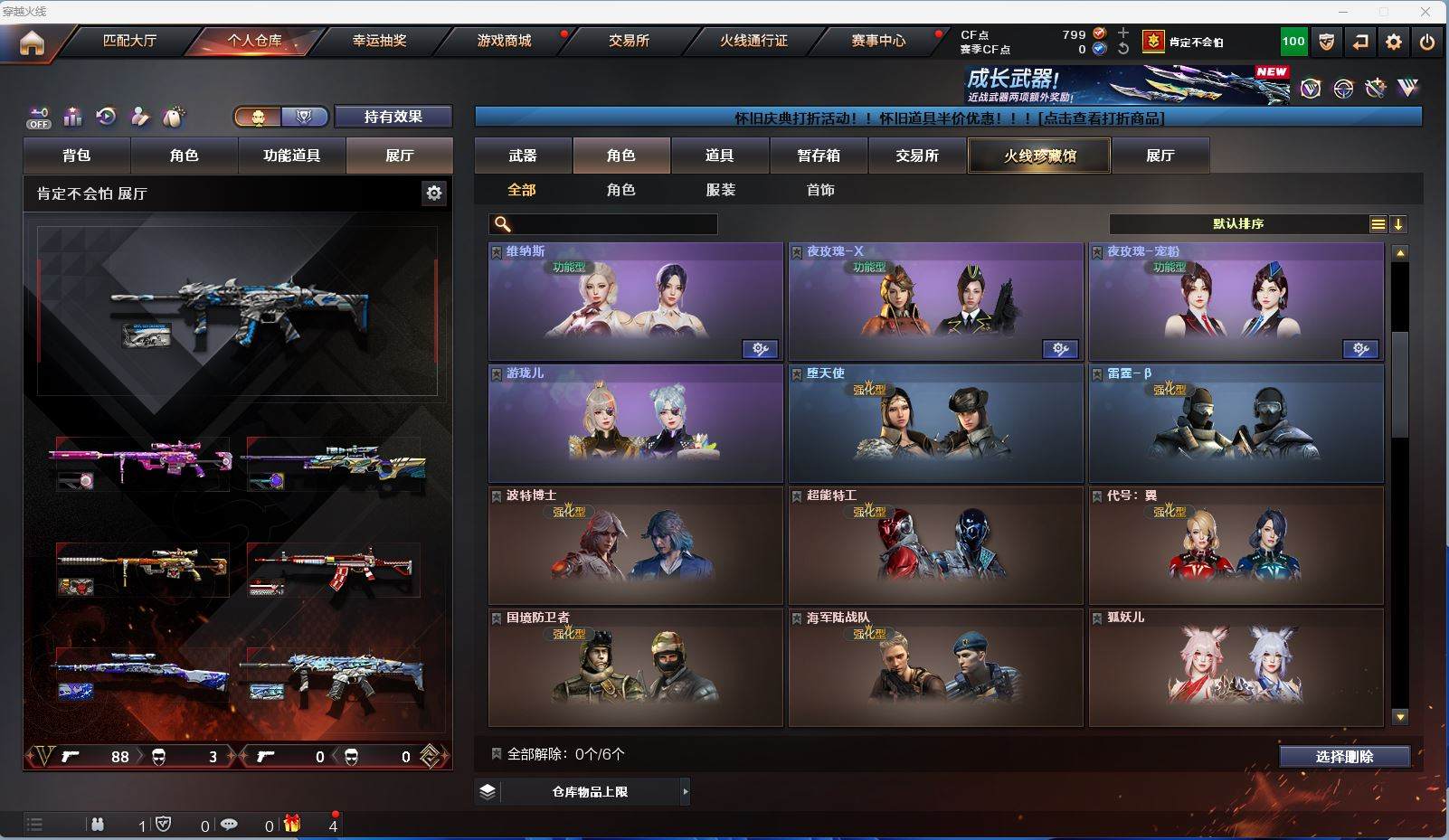
Task: Open the 幸运抽奖 lucky draw
Action: 379,41
